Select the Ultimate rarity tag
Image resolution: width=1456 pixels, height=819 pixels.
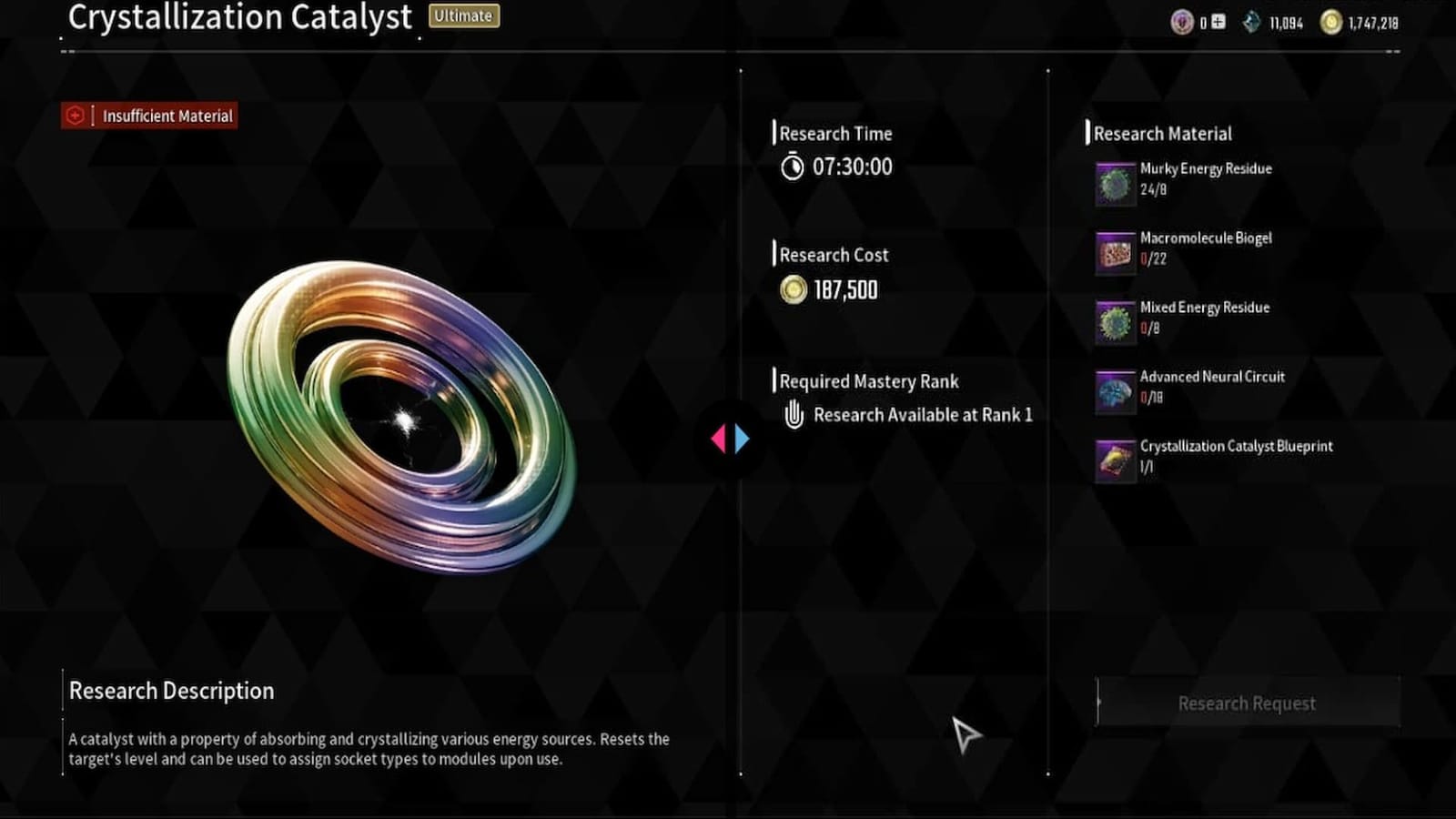click(463, 15)
